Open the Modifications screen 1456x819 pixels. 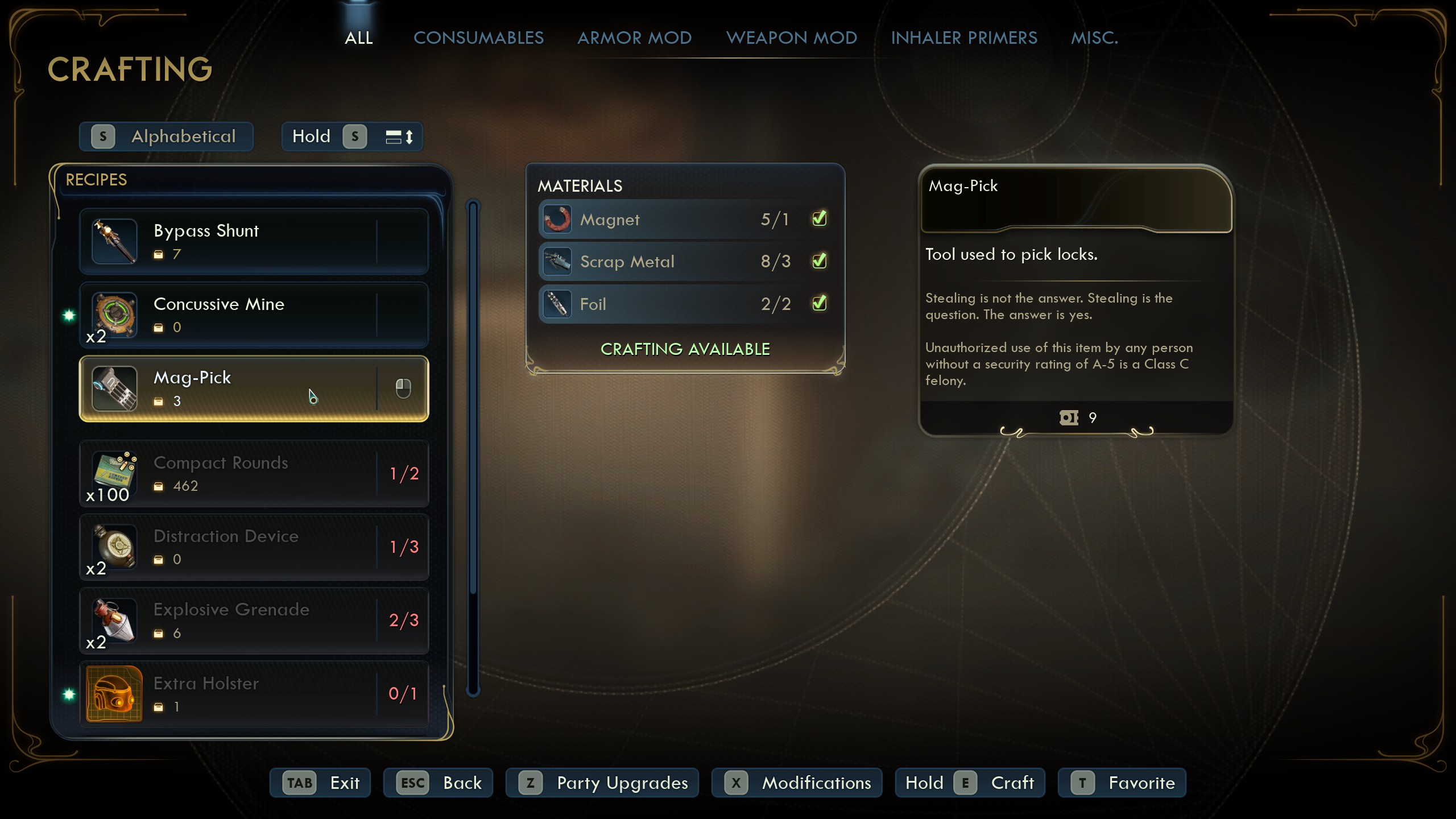pos(796,783)
